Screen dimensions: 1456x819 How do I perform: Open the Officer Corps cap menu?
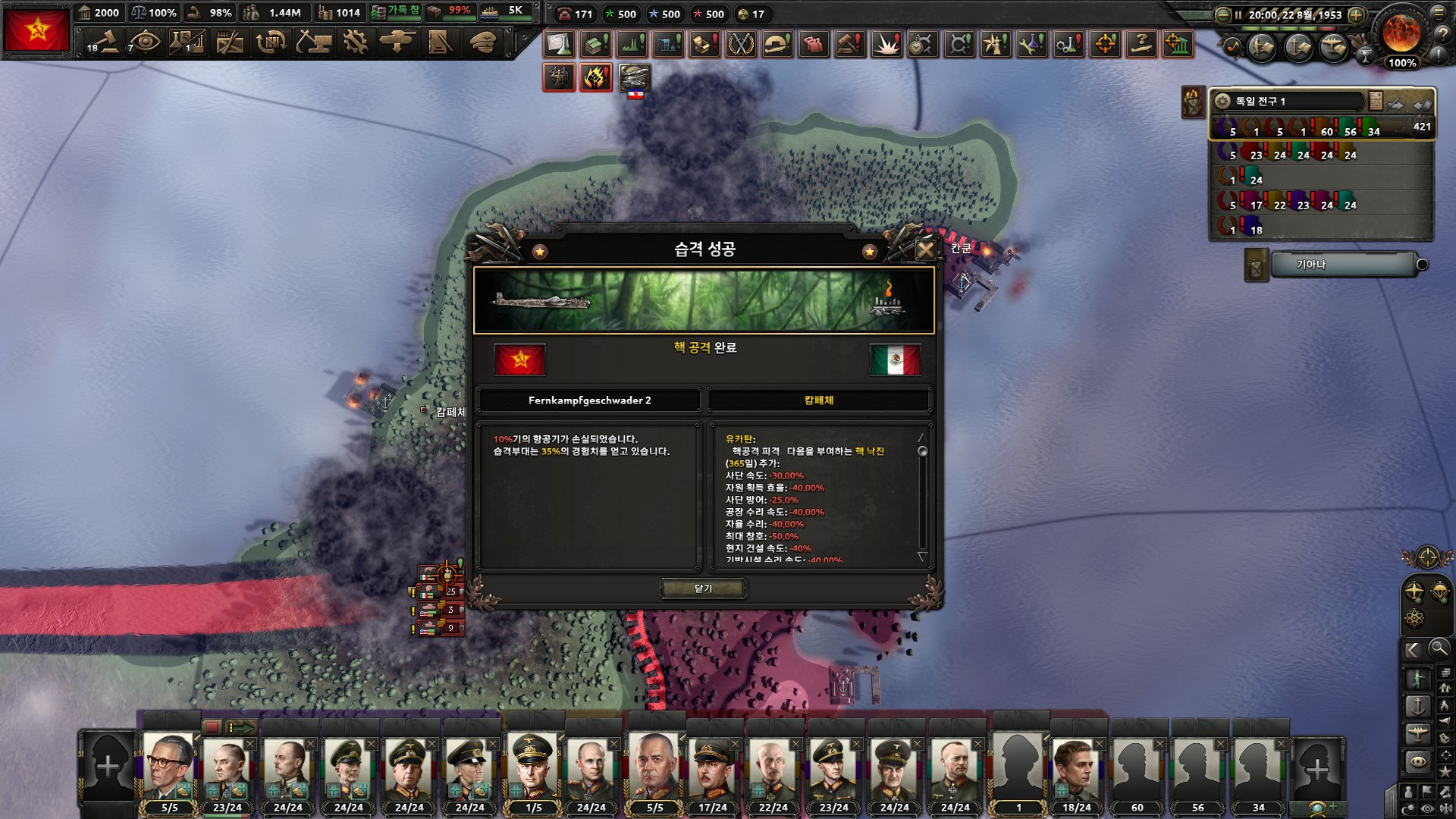click(x=482, y=42)
